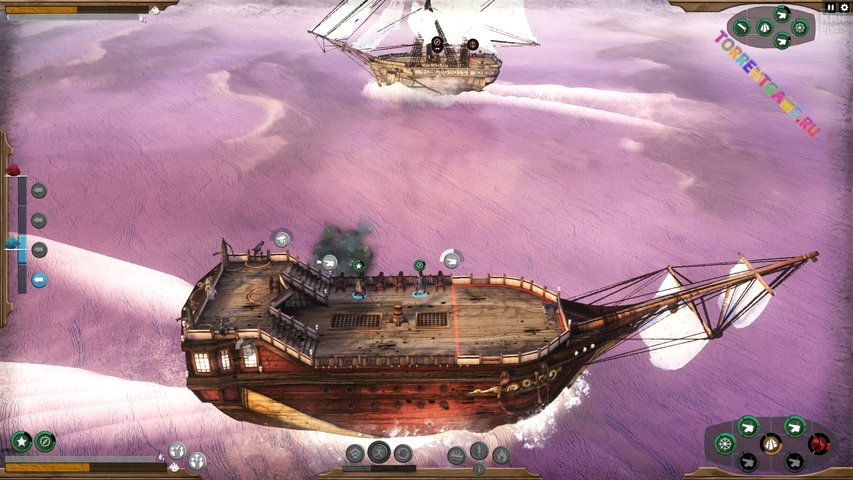
Task: Select your ship's orange sails icon
Action: tap(771, 443)
